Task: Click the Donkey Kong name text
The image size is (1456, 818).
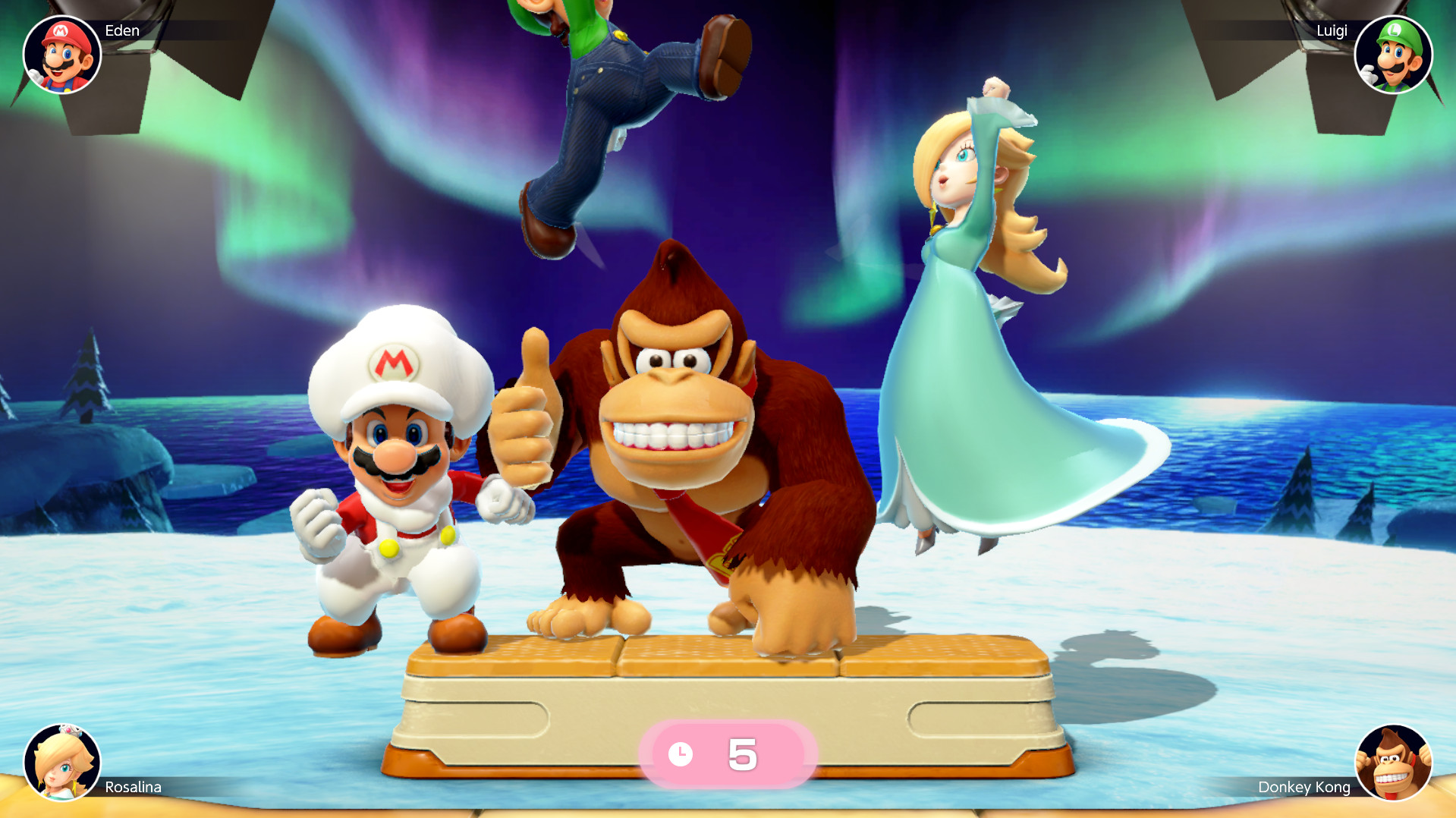Action: point(1303,787)
